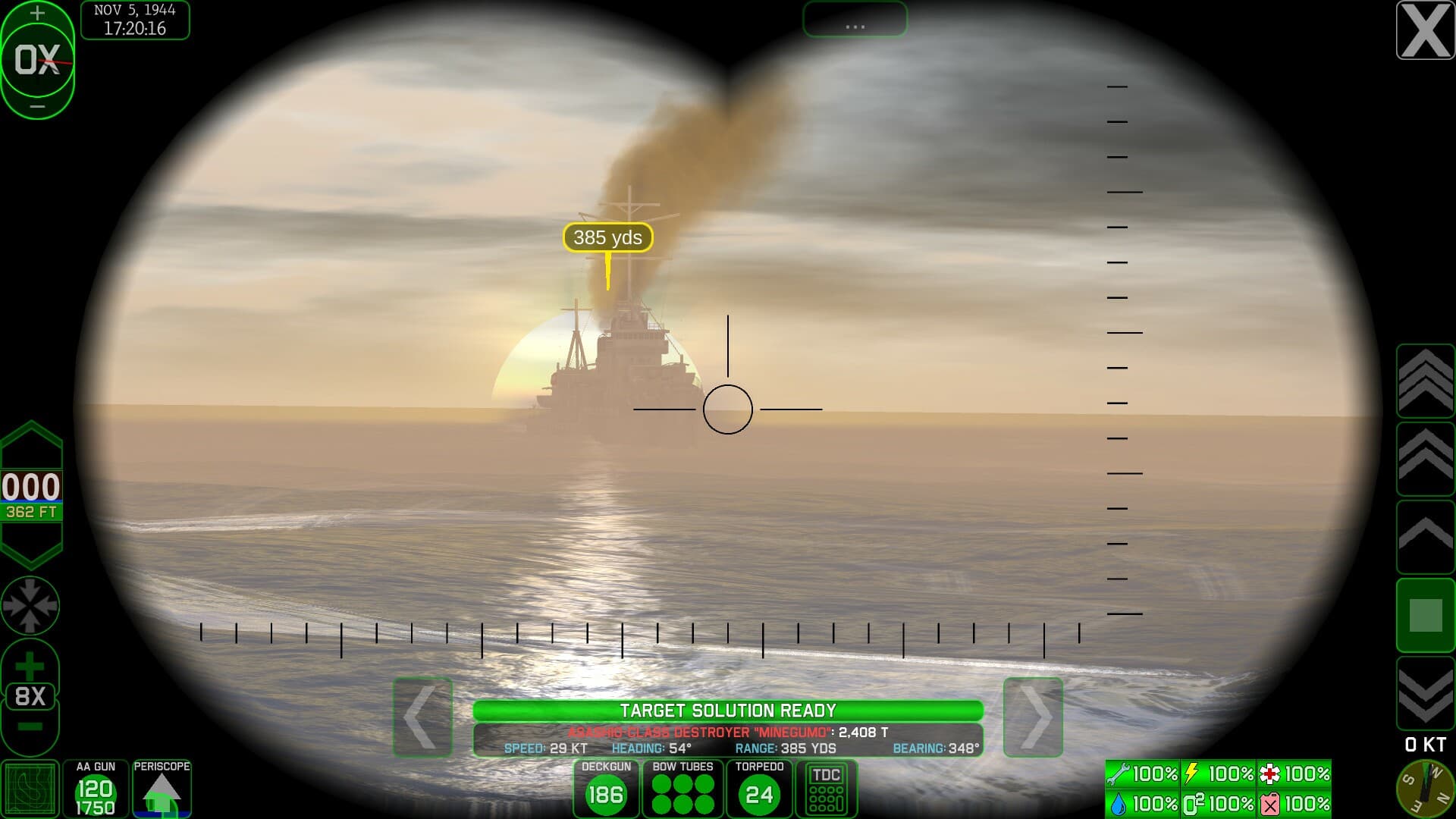Viewport: 1456px width, 819px height.
Task: Fire the bow tubes
Action: 683,789
